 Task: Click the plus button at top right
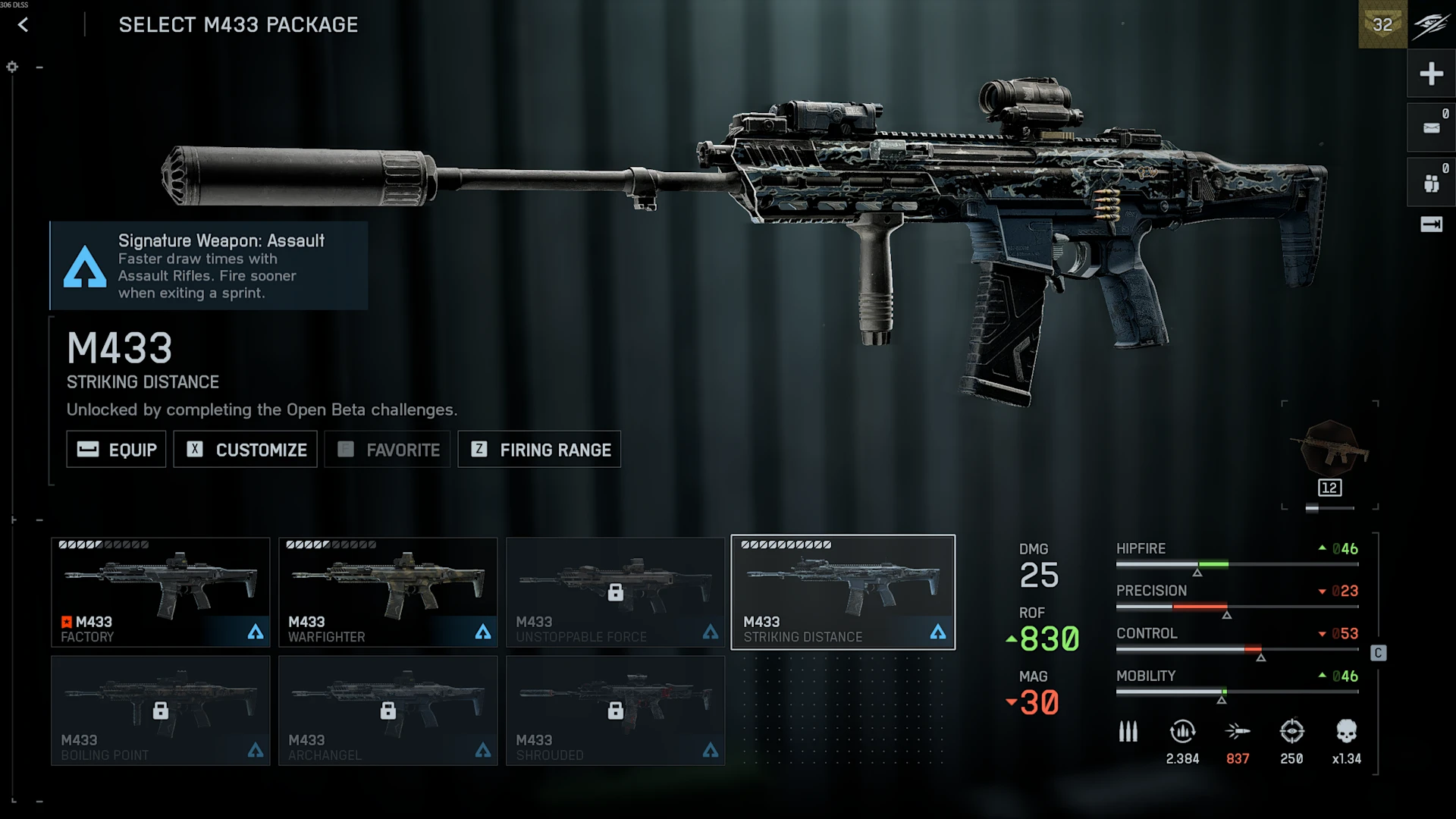tap(1431, 74)
